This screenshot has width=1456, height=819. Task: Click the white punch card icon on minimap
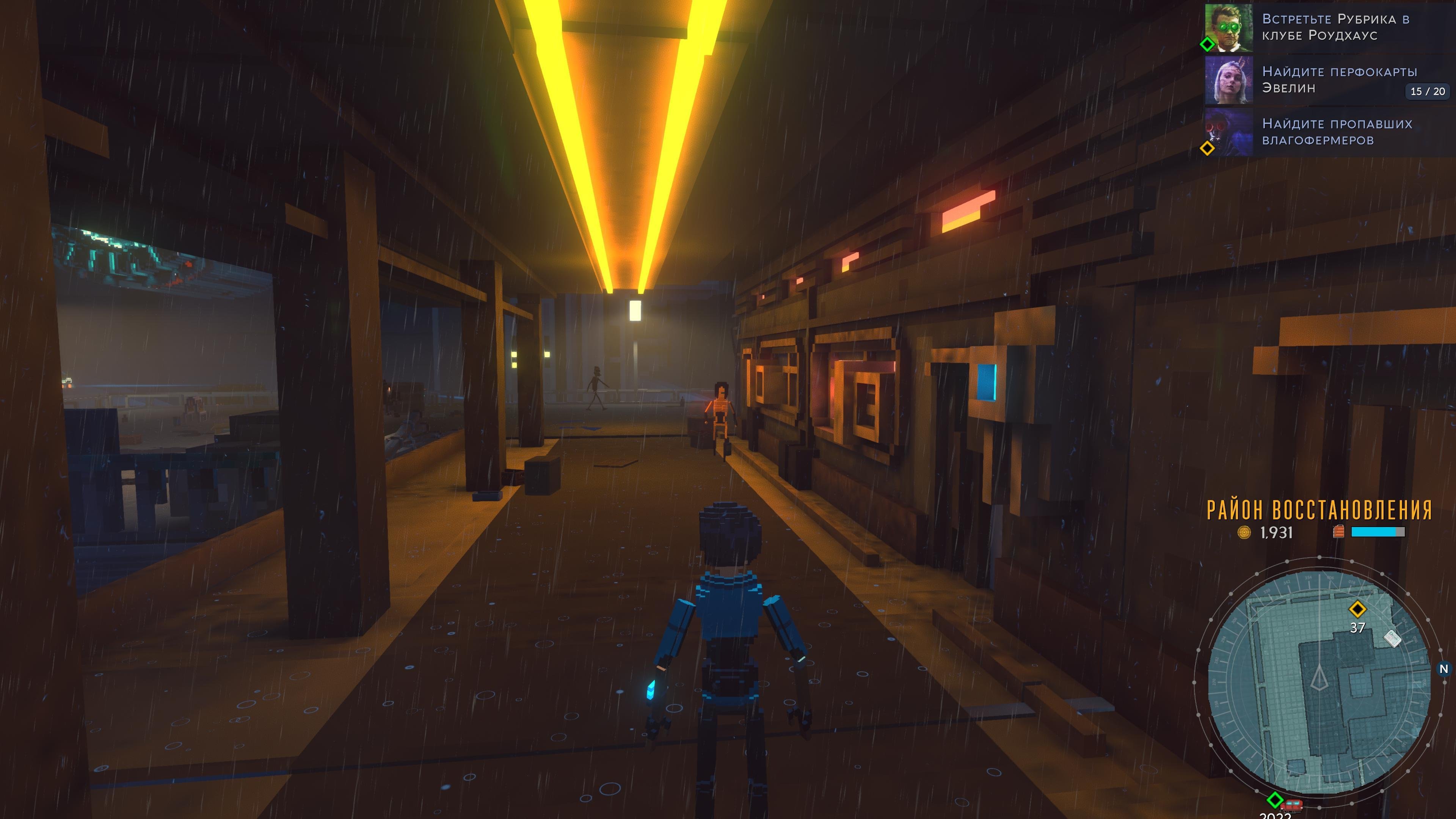[1392, 639]
